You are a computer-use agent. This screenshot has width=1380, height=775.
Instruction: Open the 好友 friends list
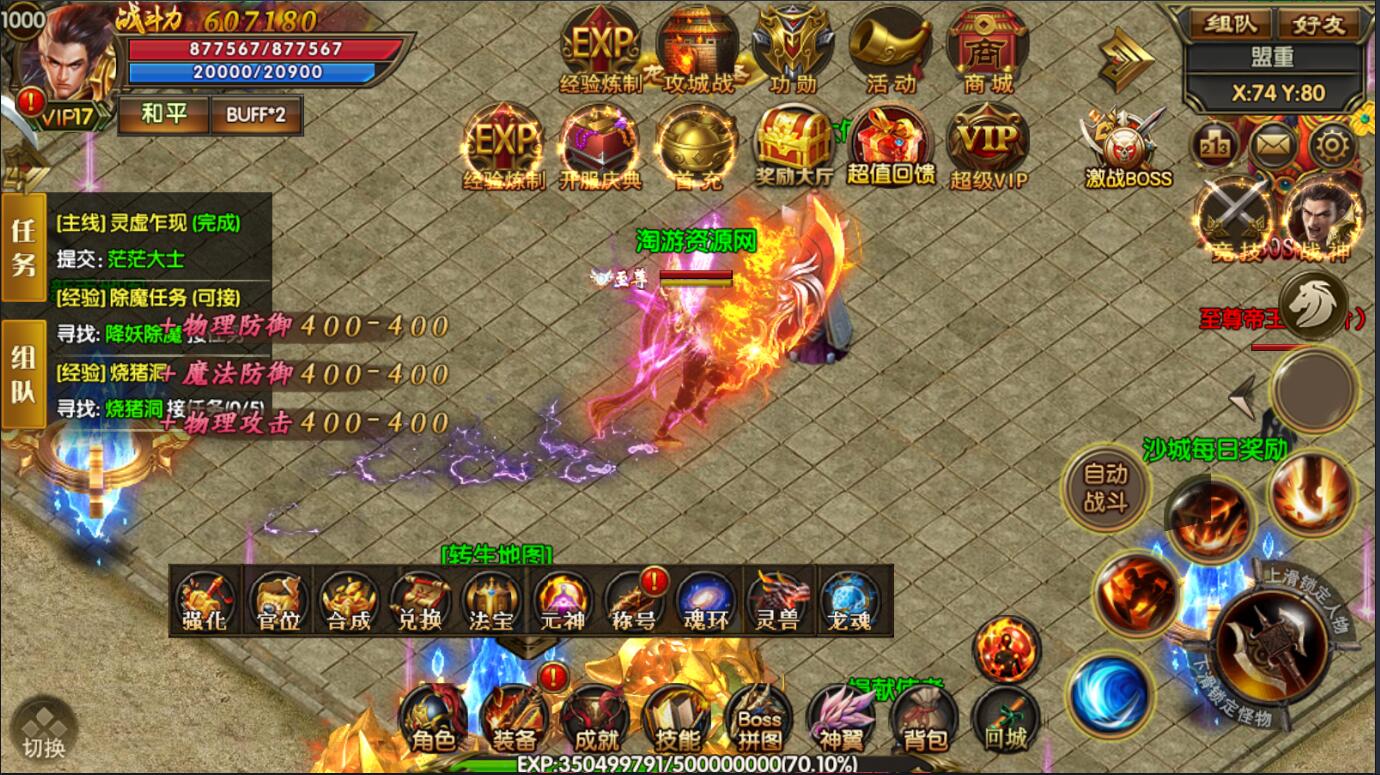coord(1320,25)
